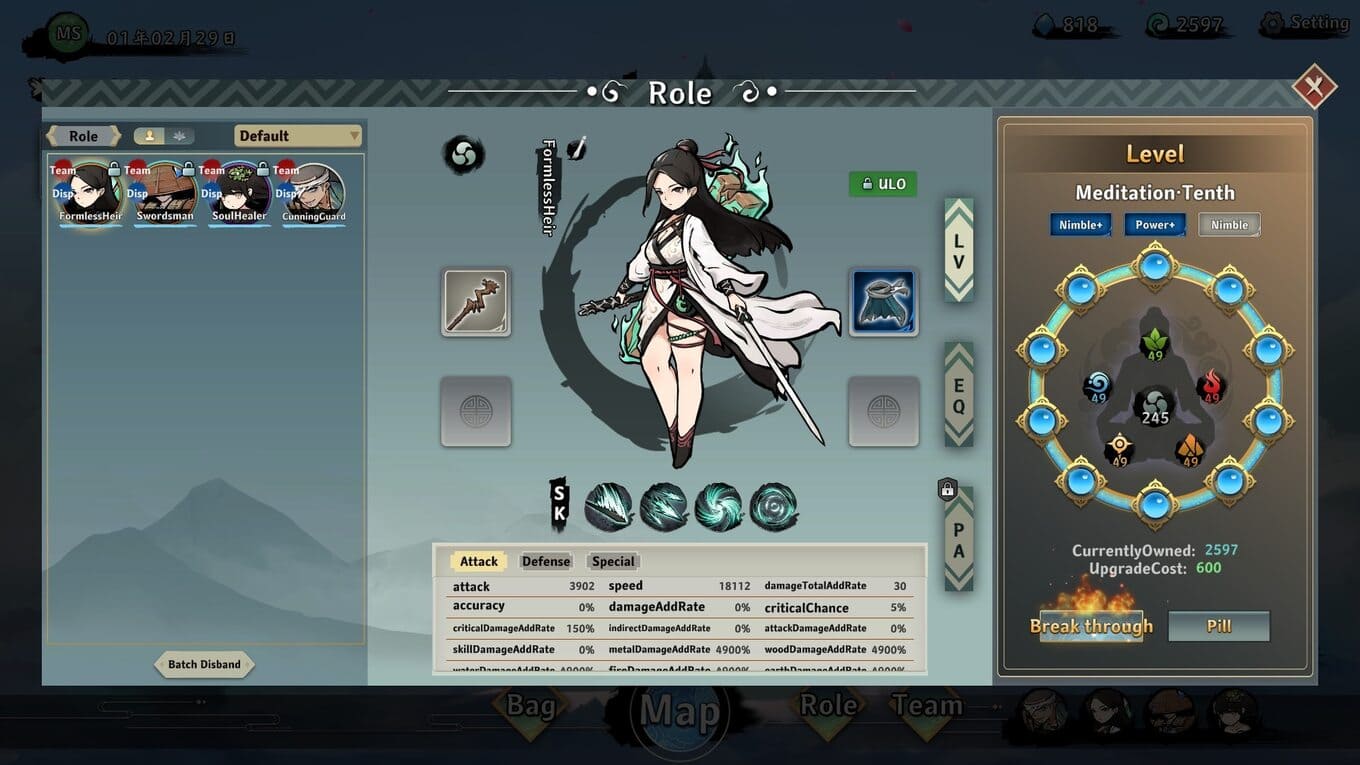Image resolution: width=1360 pixels, height=765 pixels.
Task: Select the blue cloak equipment slot
Action: pos(883,301)
